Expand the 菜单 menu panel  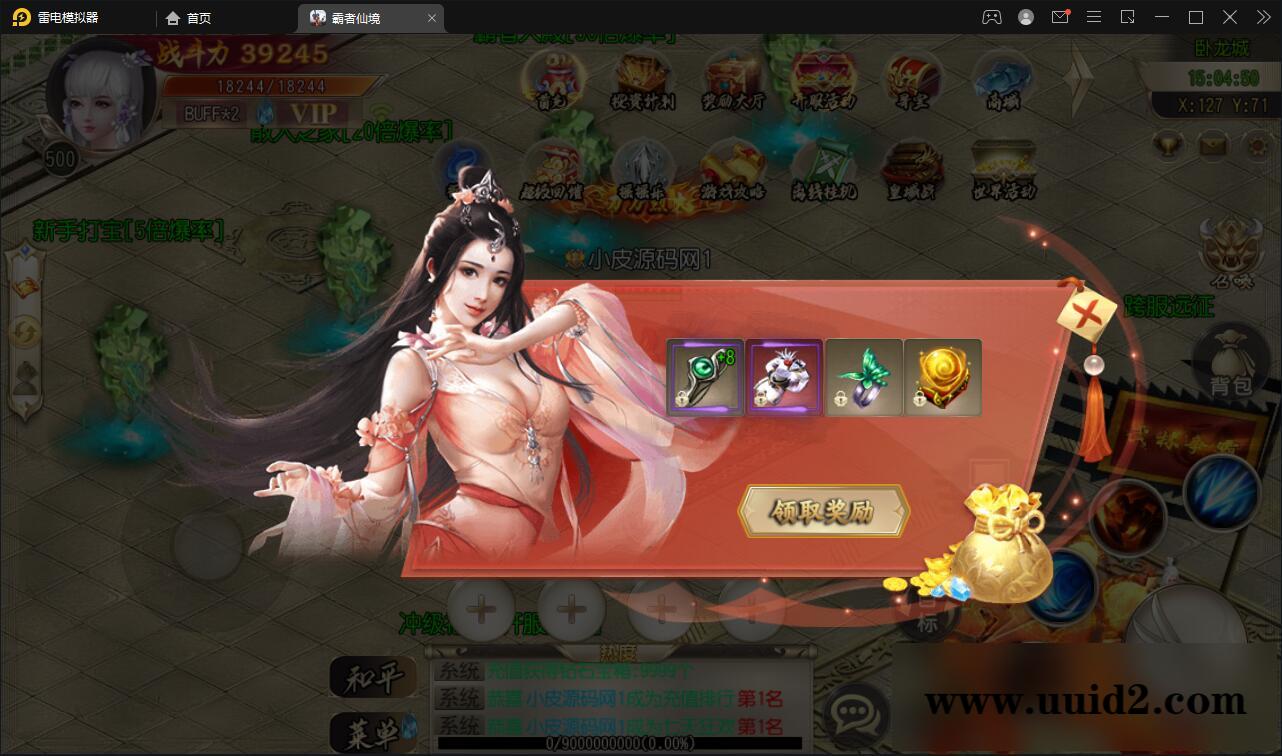[375, 733]
